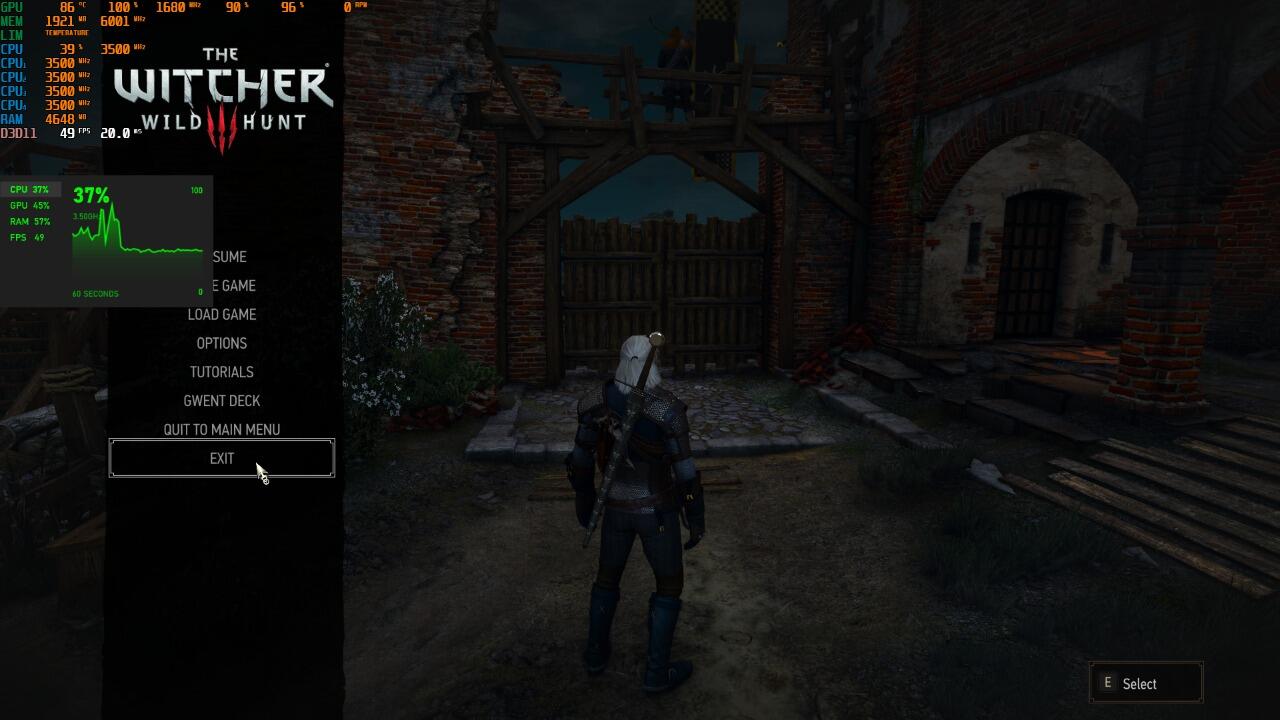Click the highlighted Exit entry
Screen dimensions: 1280x720
coord(222,459)
